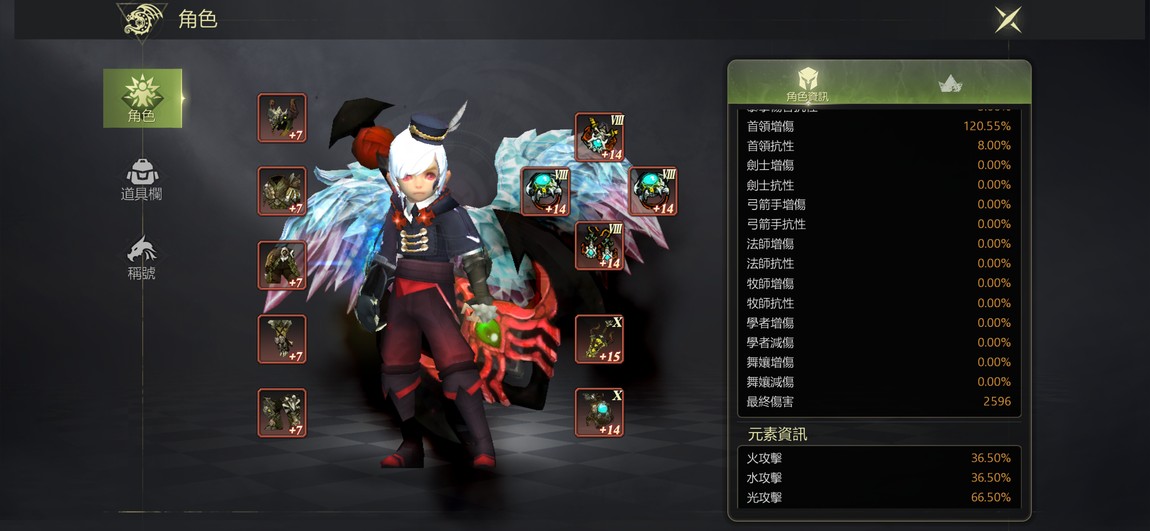Inspect the +7 chest armor slot
The height and width of the screenshot is (531, 1150).
point(282,192)
